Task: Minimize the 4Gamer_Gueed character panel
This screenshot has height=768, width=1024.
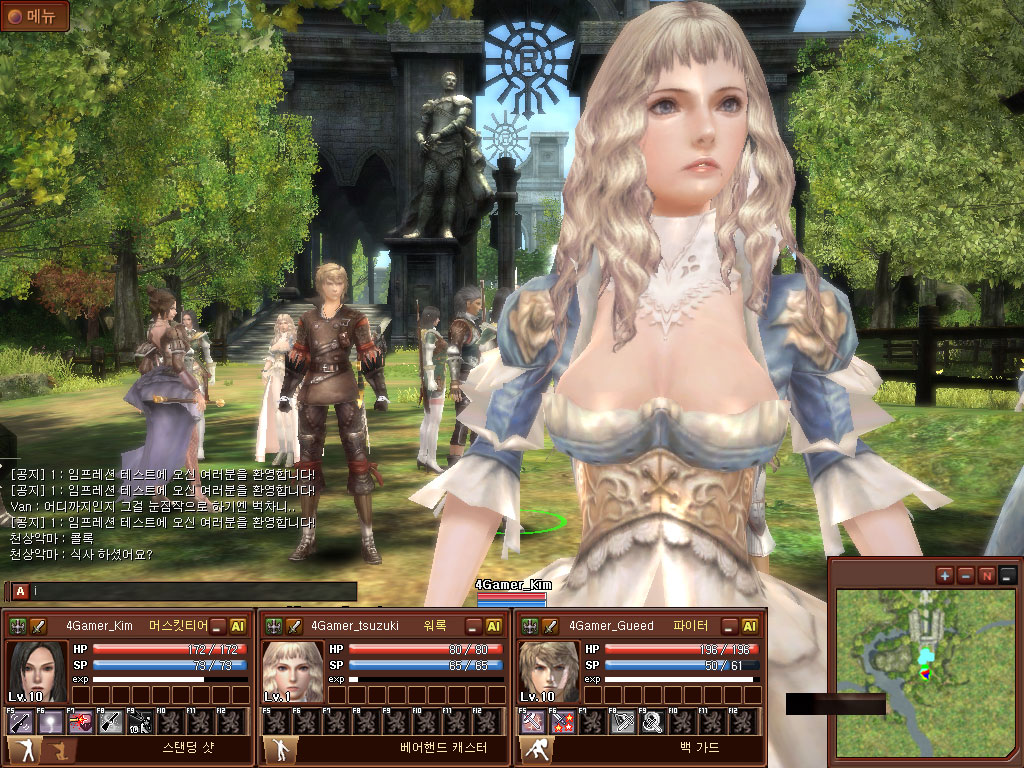Action: pyautogui.click(x=730, y=626)
